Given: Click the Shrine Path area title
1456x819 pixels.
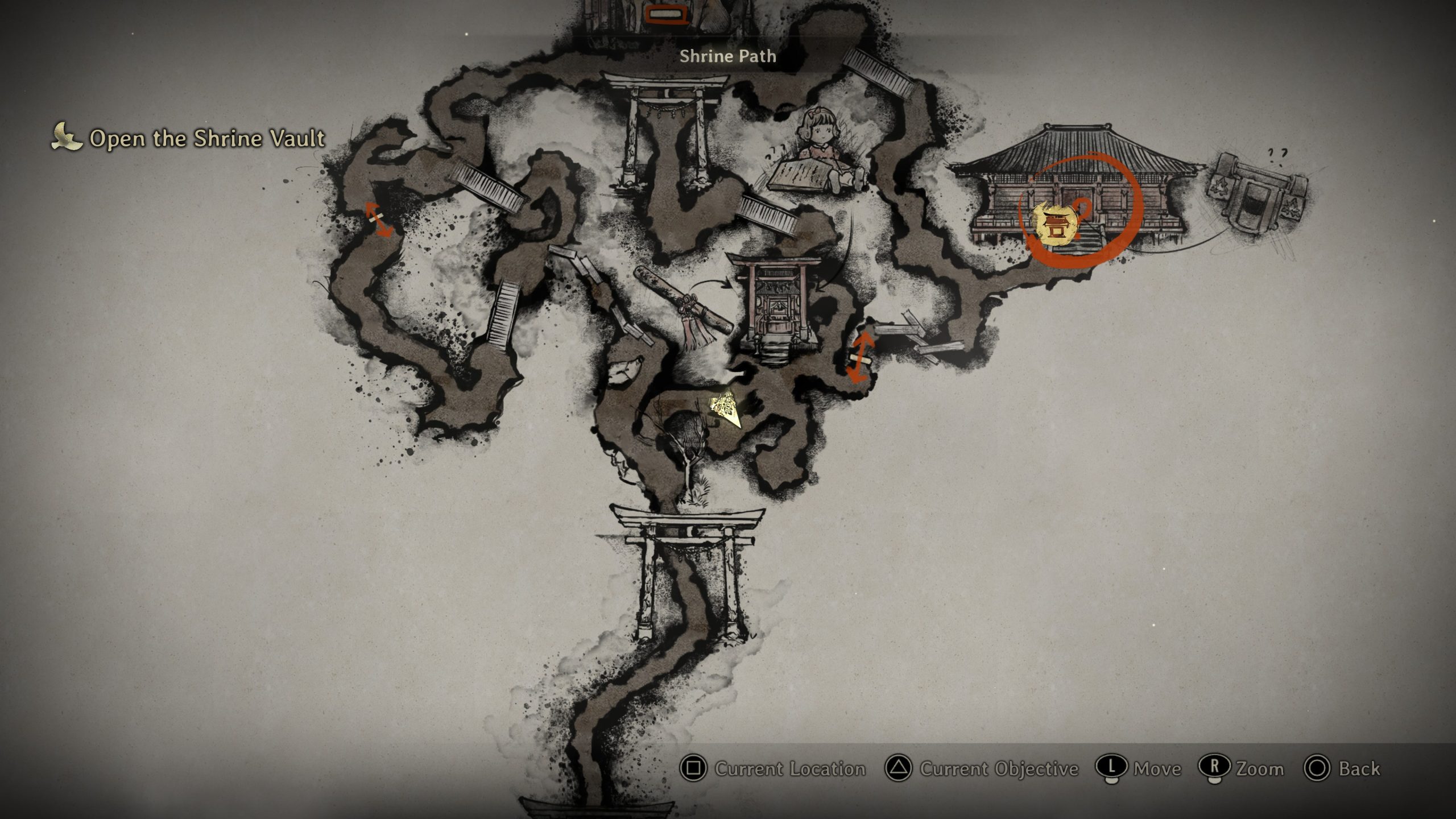Looking at the screenshot, I should [727, 56].
